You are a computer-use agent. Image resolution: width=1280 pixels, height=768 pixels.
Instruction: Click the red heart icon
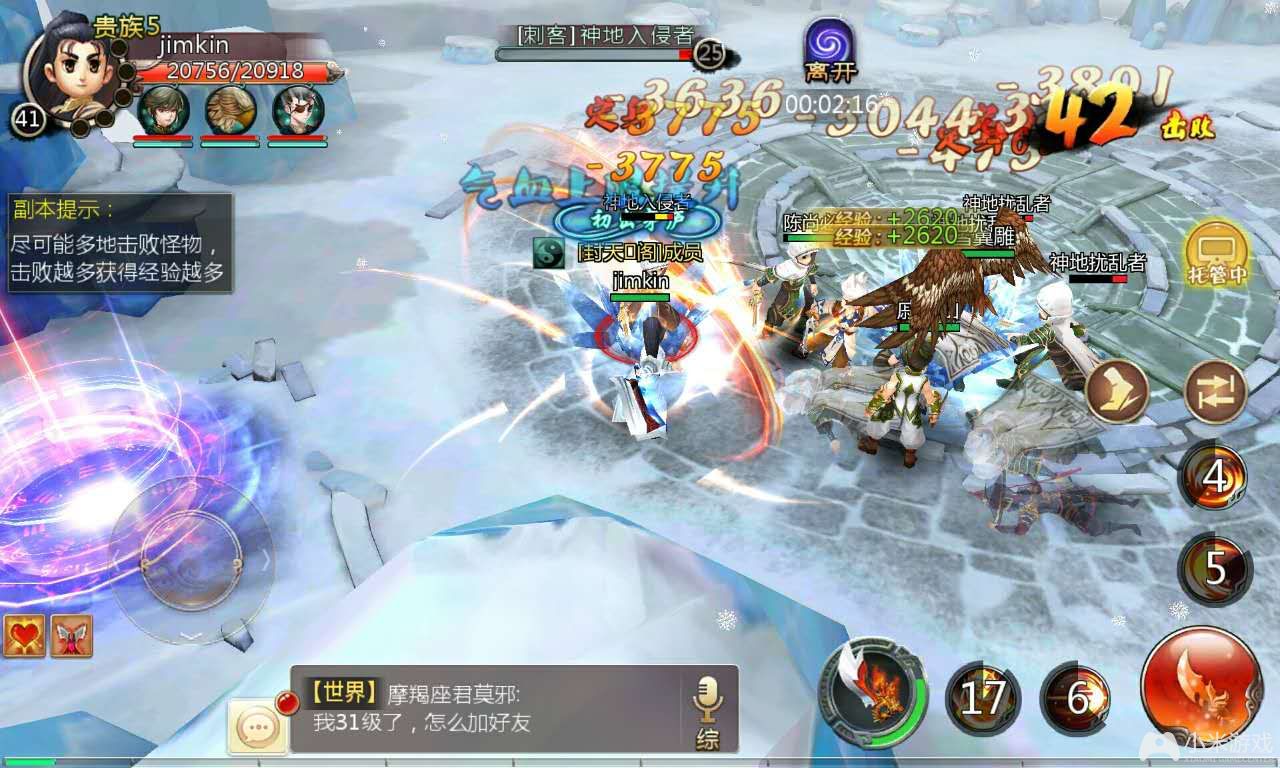[24, 636]
